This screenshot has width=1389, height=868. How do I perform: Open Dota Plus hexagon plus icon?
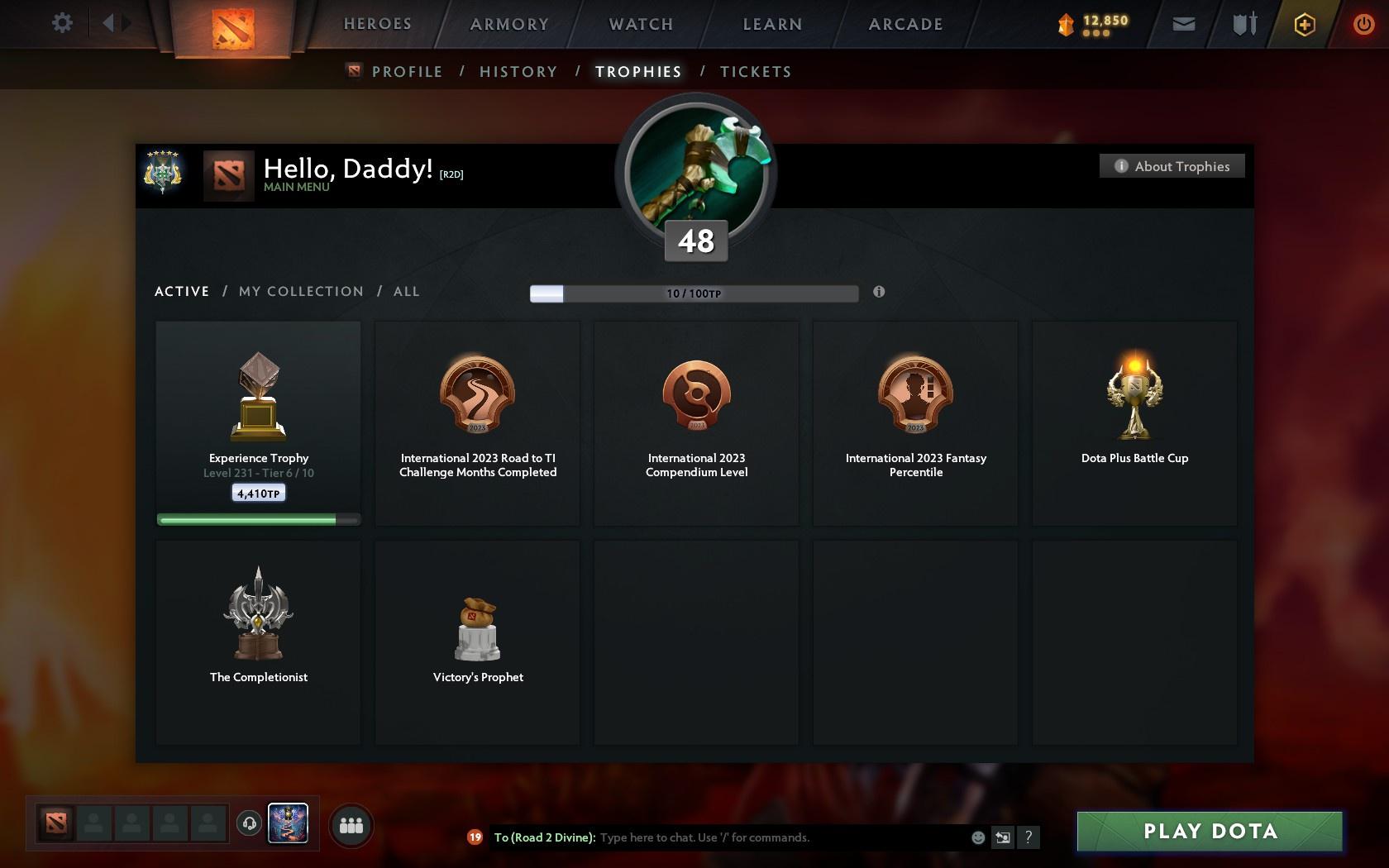[1304, 23]
